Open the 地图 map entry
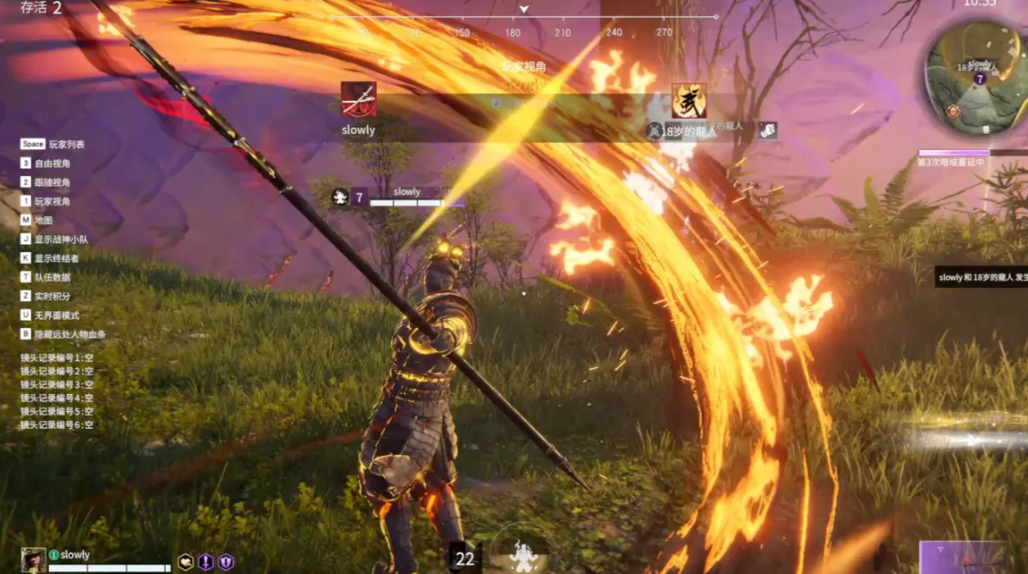The width and height of the screenshot is (1028, 574). [43, 220]
